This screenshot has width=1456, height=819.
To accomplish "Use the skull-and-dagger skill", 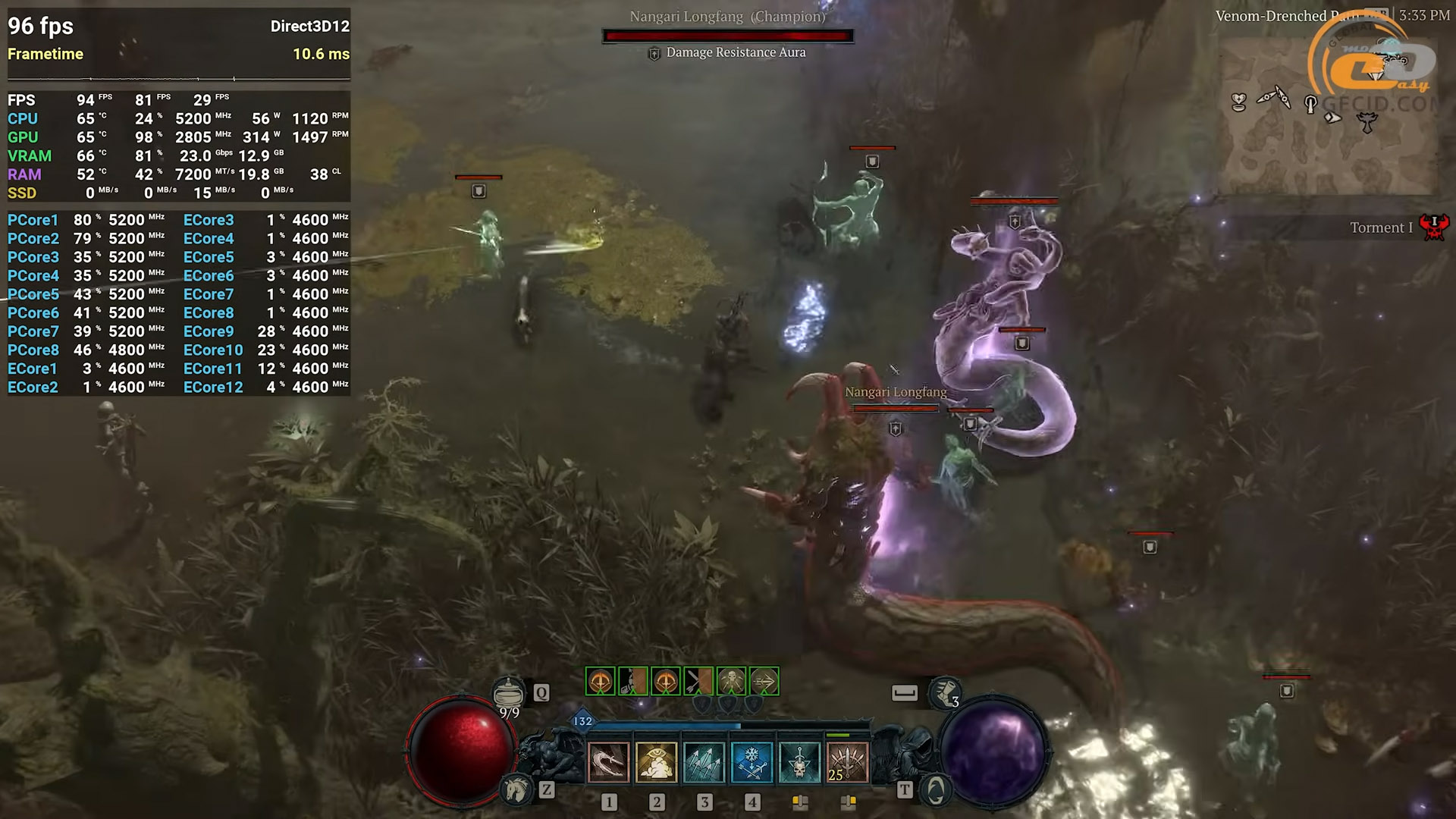I will pyautogui.click(x=800, y=762).
